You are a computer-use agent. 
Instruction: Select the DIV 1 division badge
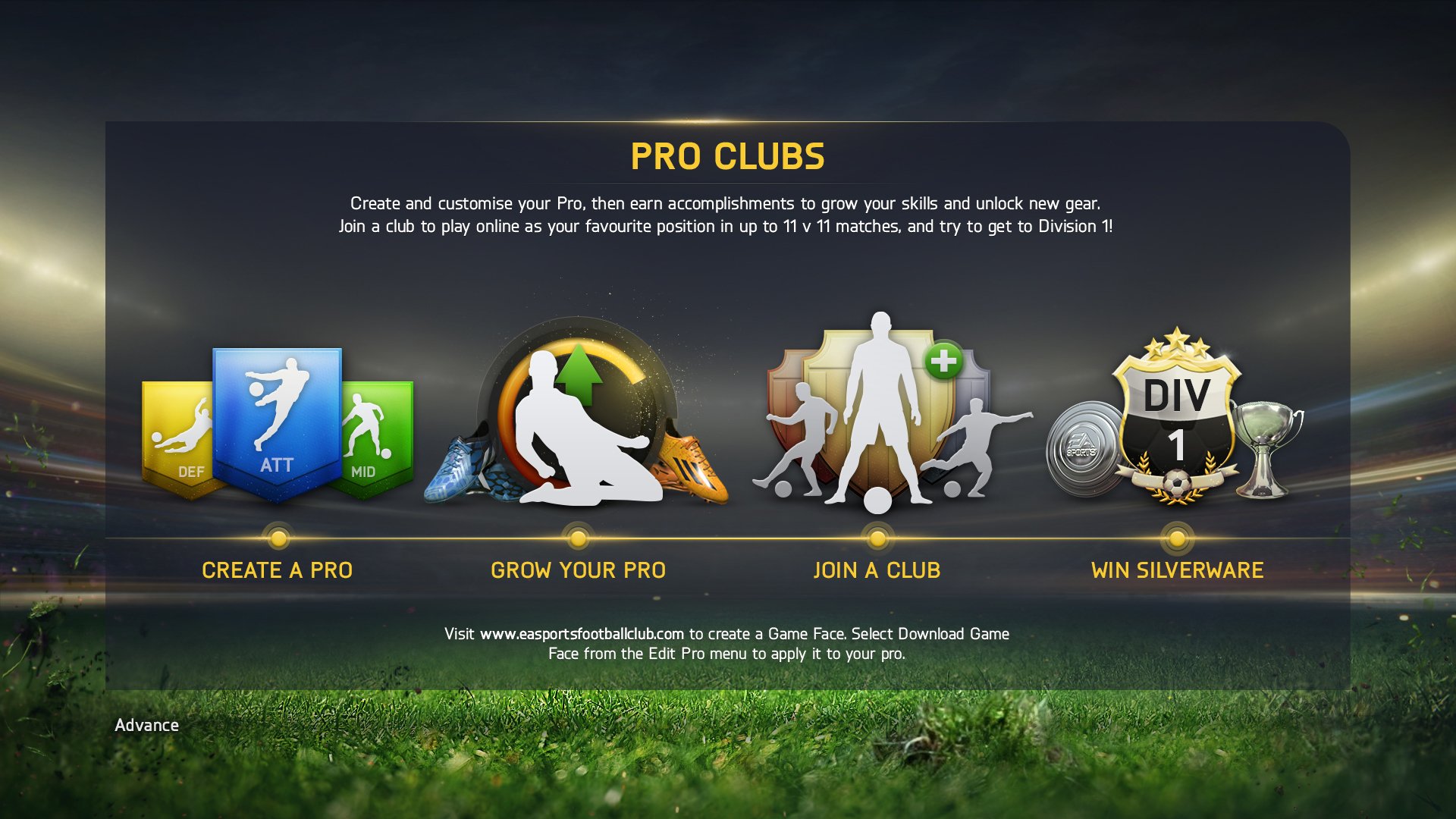1177,417
